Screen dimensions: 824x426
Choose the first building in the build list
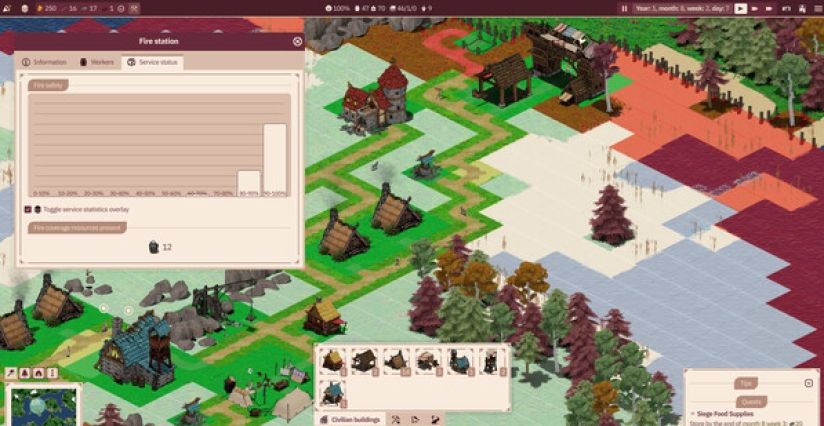333,361
